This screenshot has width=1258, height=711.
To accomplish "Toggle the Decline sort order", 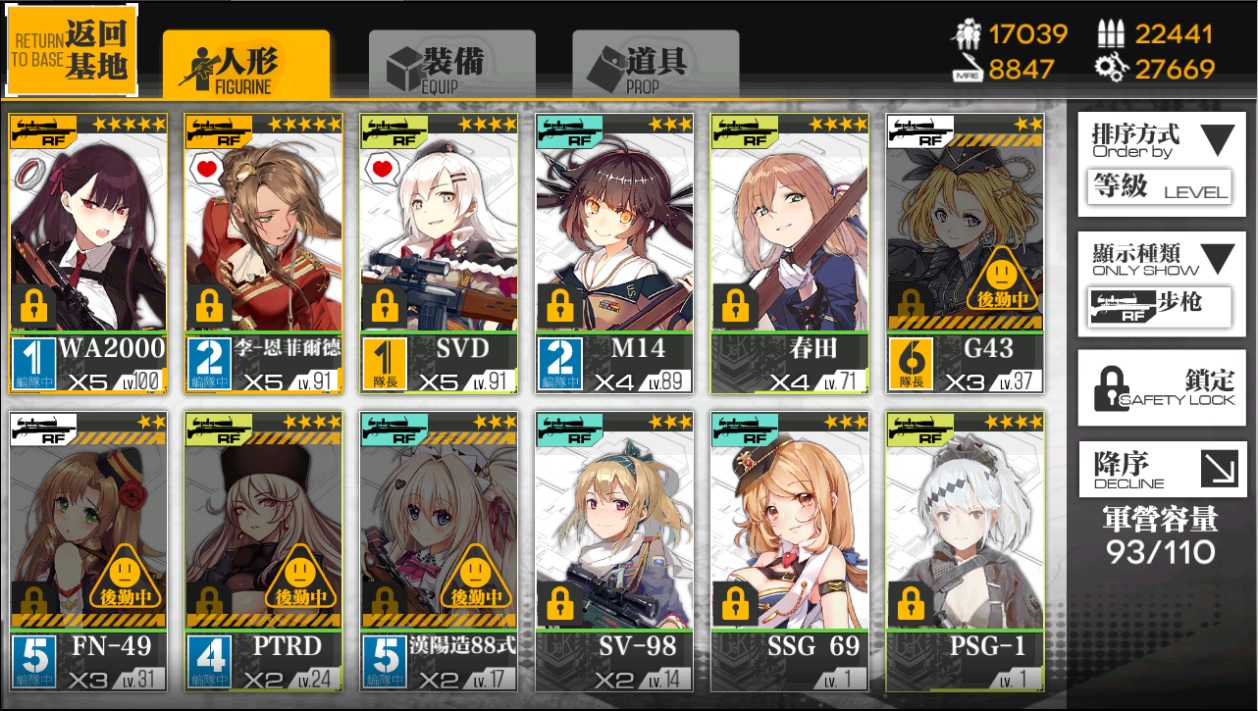I will pyautogui.click(x=1162, y=469).
